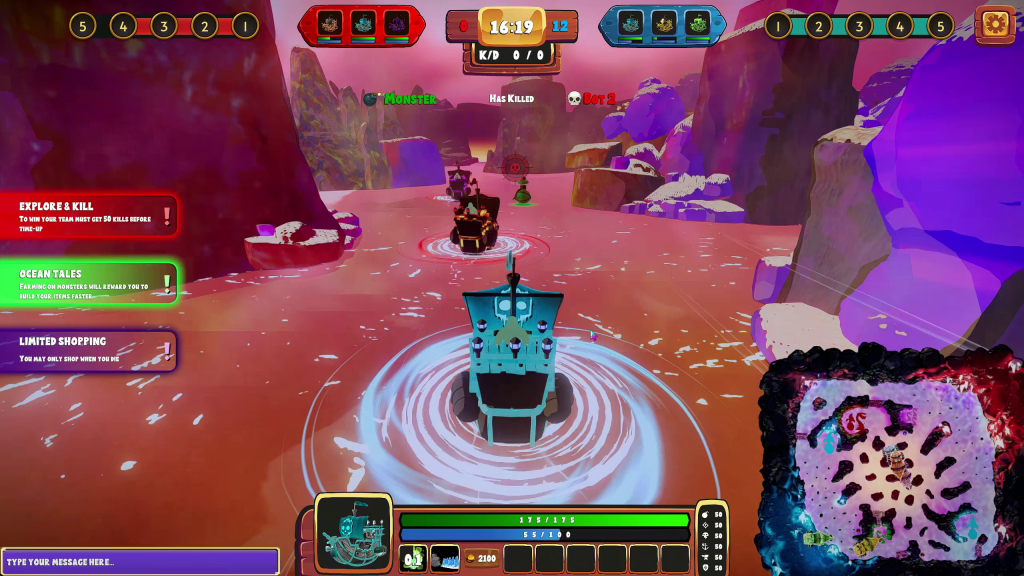Activate the green cooldown ability icon
The height and width of the screenshot is (576, 1024).
(x=413, y=558)
